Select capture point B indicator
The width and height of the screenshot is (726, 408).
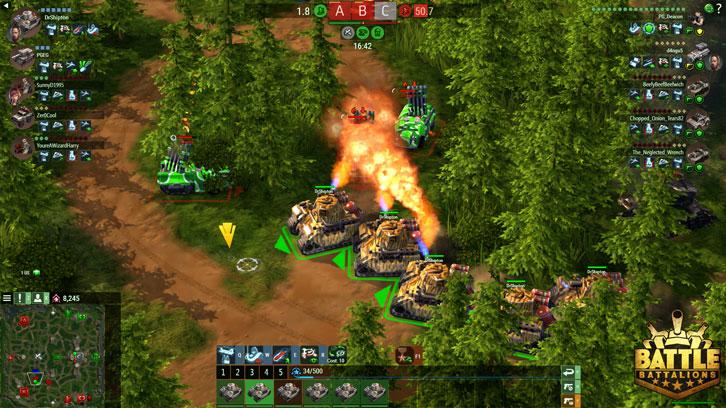(362, 11)
